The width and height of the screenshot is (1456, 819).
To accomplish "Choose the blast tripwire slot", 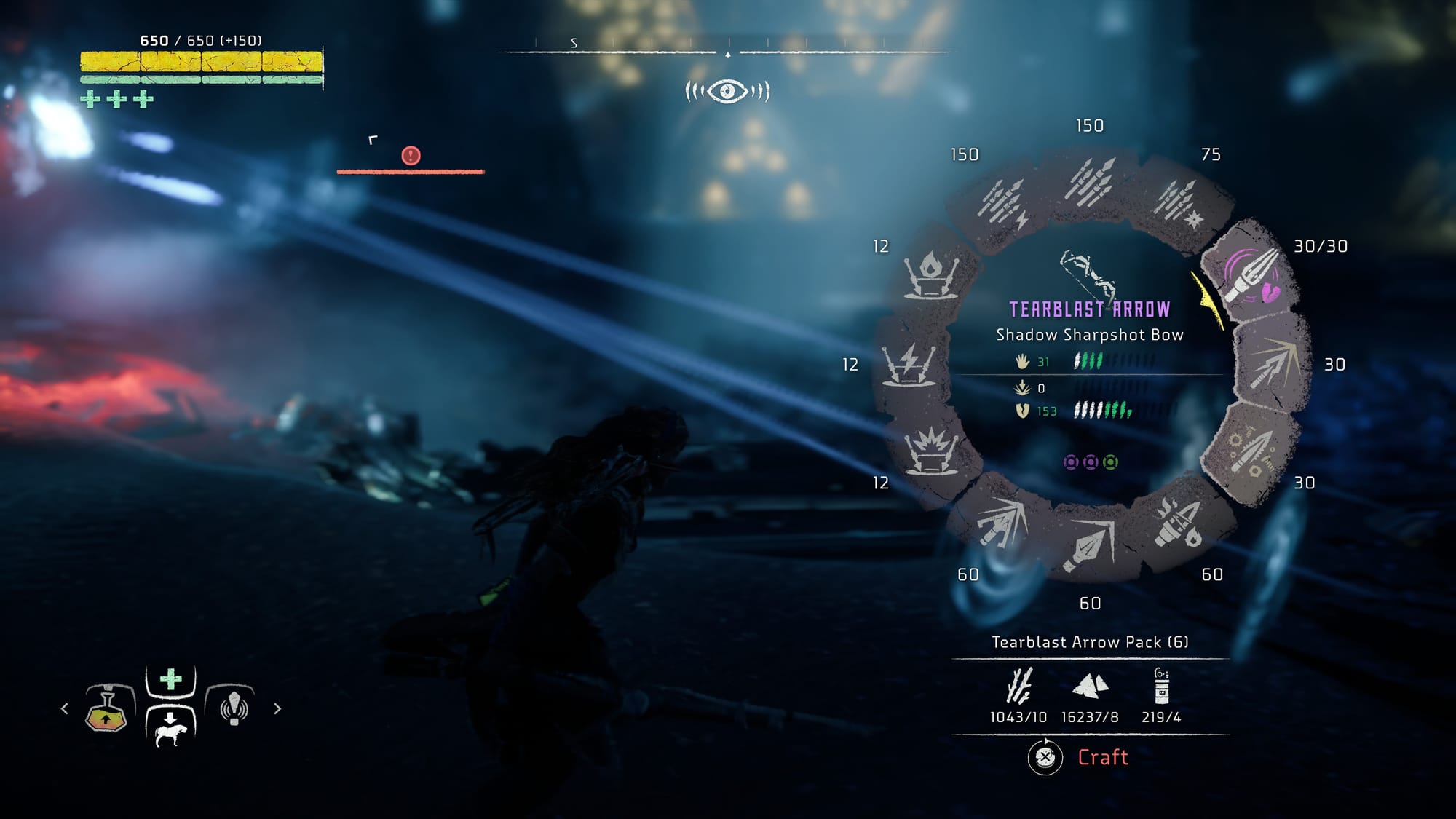I will coord(930,451).
